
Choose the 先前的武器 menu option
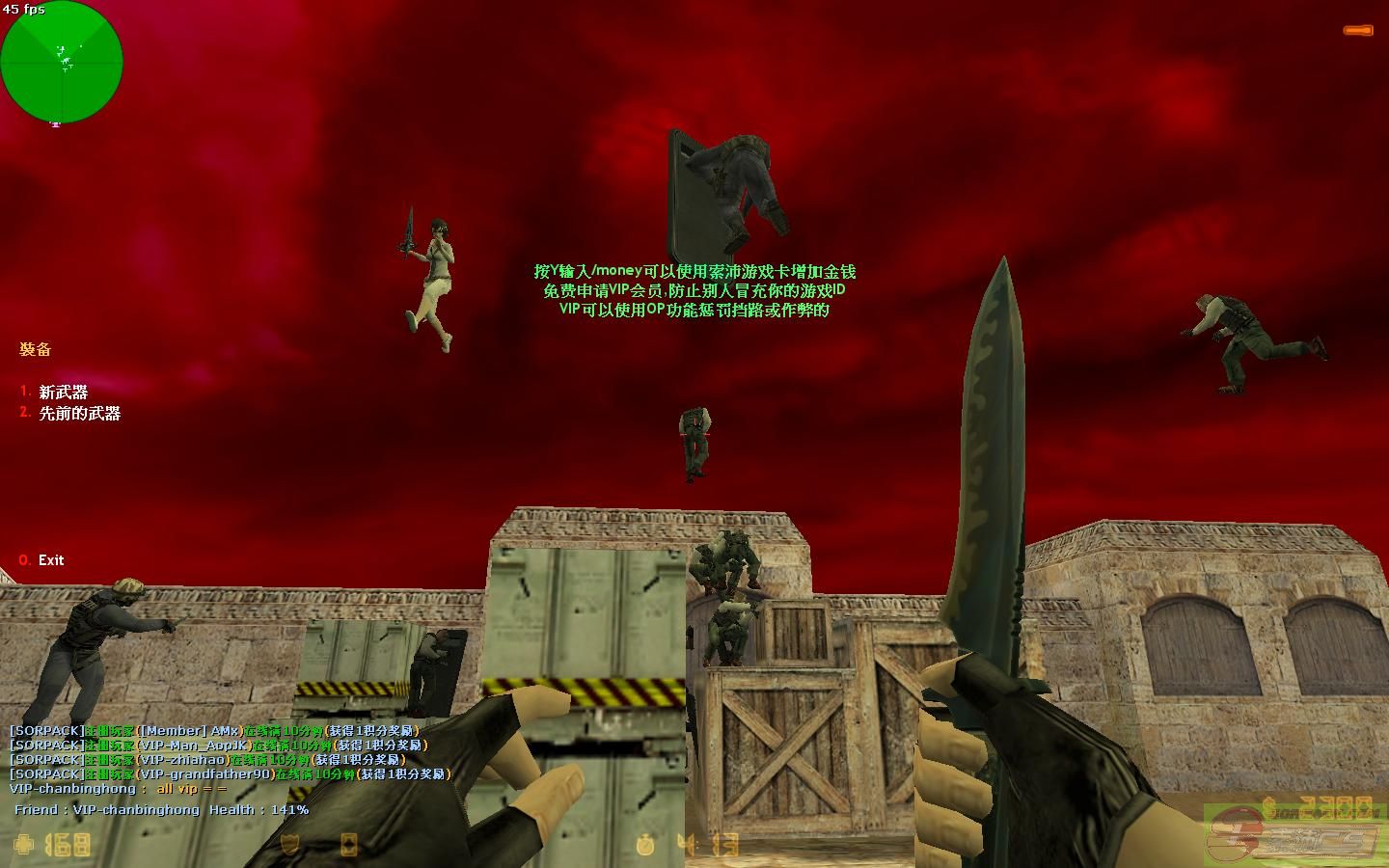[x=79, y=413]
